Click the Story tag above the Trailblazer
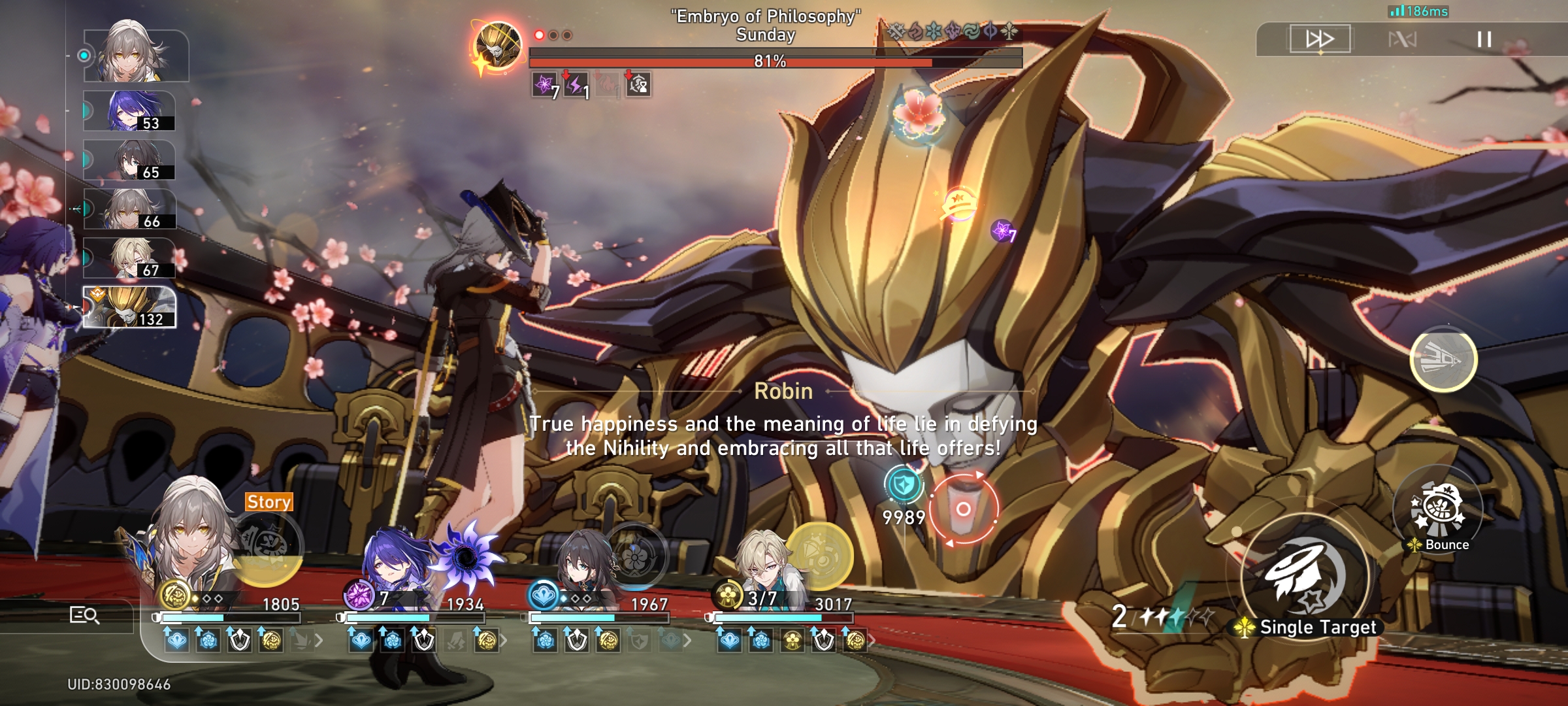This screenshot has height=706, width=1568. (268, 502)
